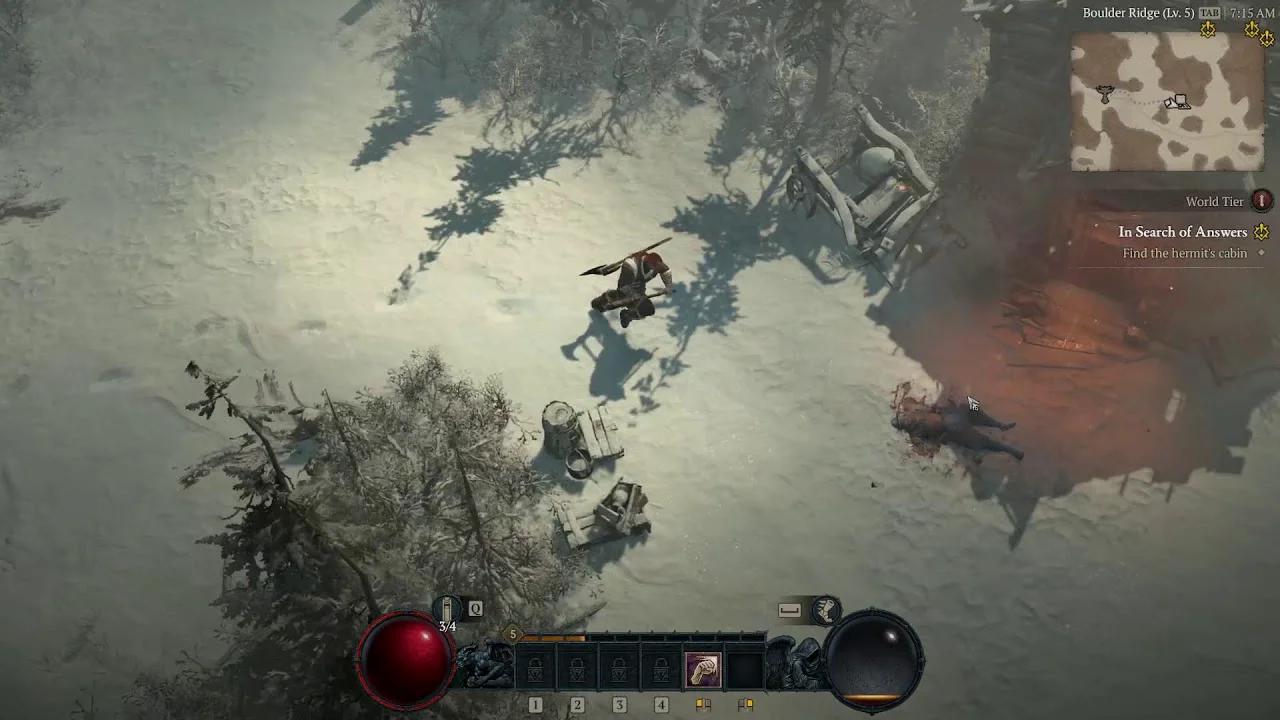This screenshot has height=720, width=1280.
Task: Open the emote wheel icon
Action: tap(825, 608)
